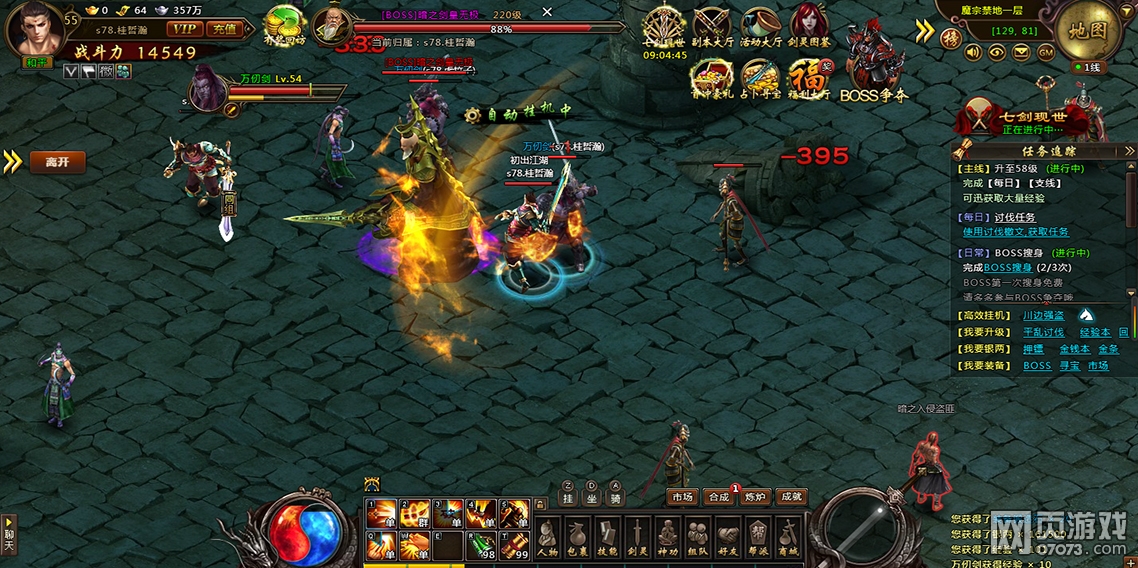
Task: Open the 合成 synthesis button
Action: coord(718,497)
